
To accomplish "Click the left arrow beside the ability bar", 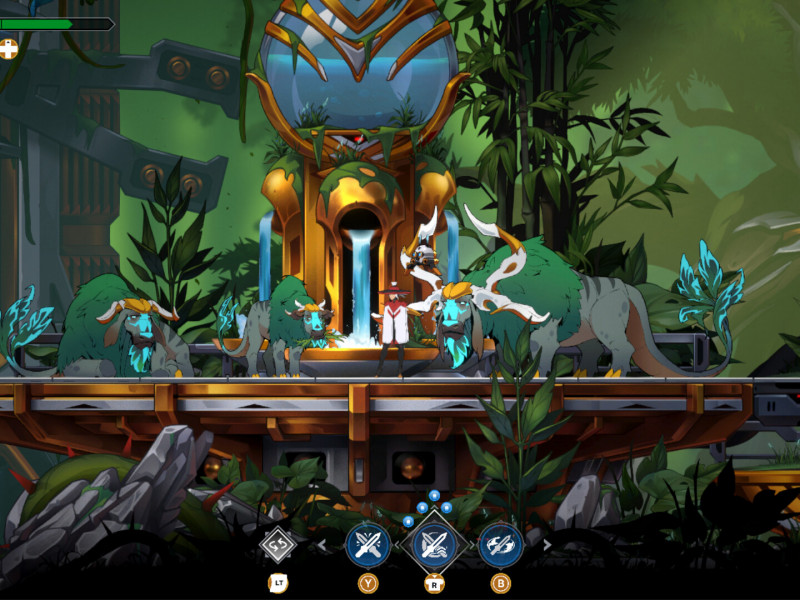I will [x=322, y=545].
